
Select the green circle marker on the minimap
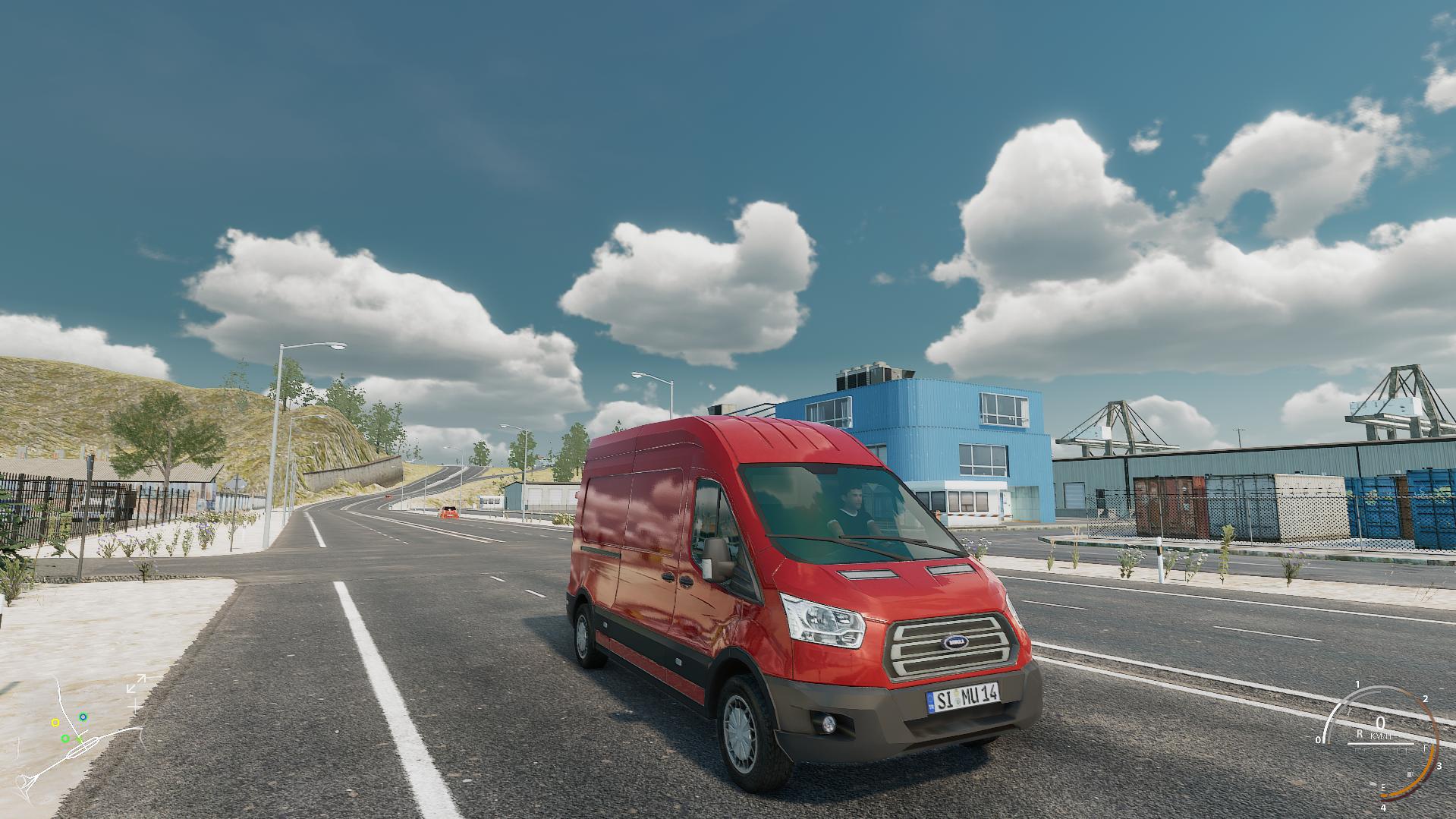65,739
